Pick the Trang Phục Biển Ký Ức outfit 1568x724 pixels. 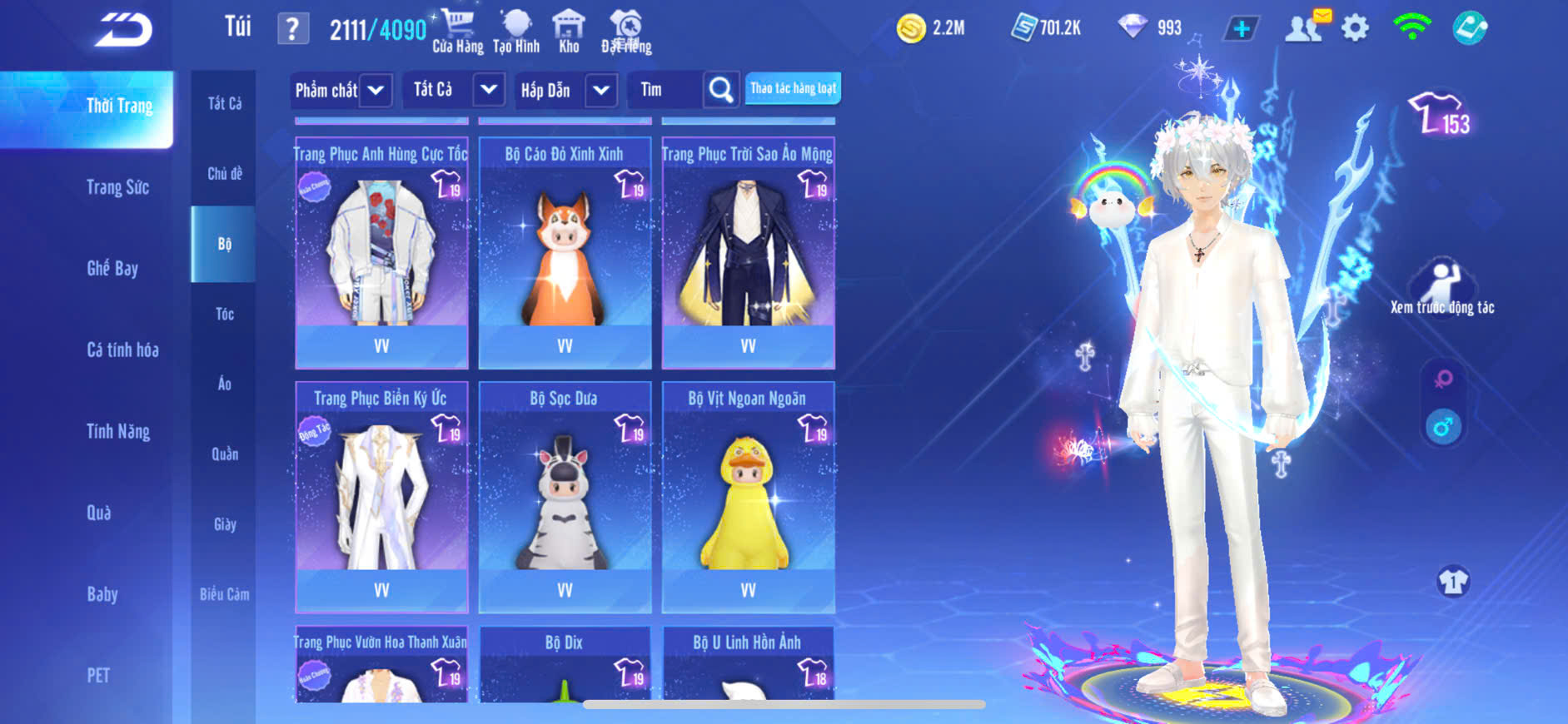click(x=381, y=497)
